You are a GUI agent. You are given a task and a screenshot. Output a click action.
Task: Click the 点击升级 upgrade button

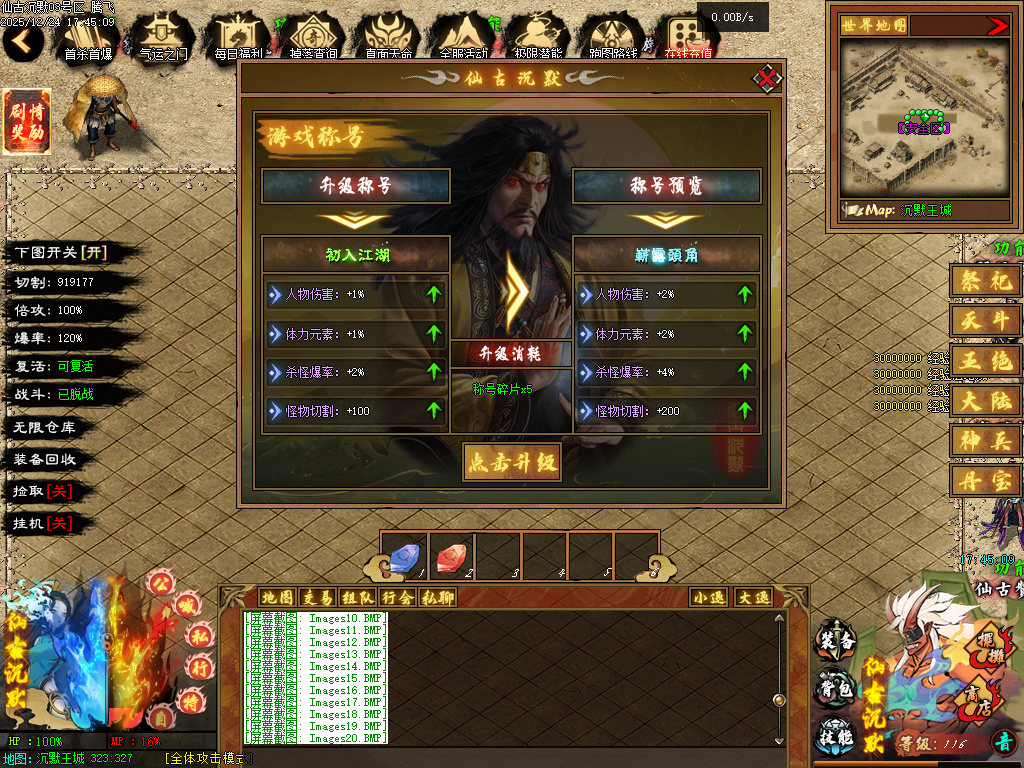tap(511, 462)
